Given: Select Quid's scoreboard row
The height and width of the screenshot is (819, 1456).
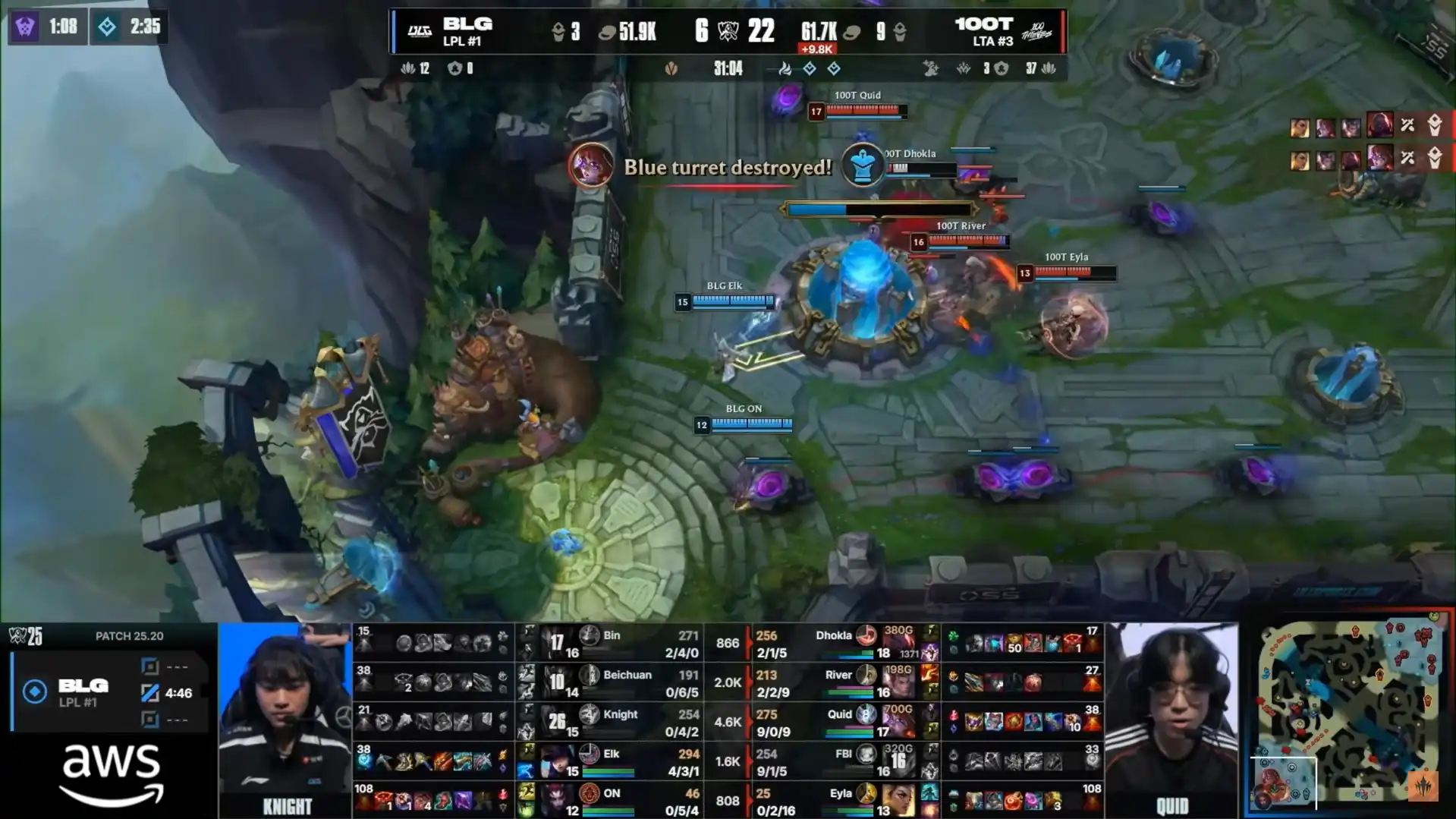Looking at the screenshot, I should point(842,722).
